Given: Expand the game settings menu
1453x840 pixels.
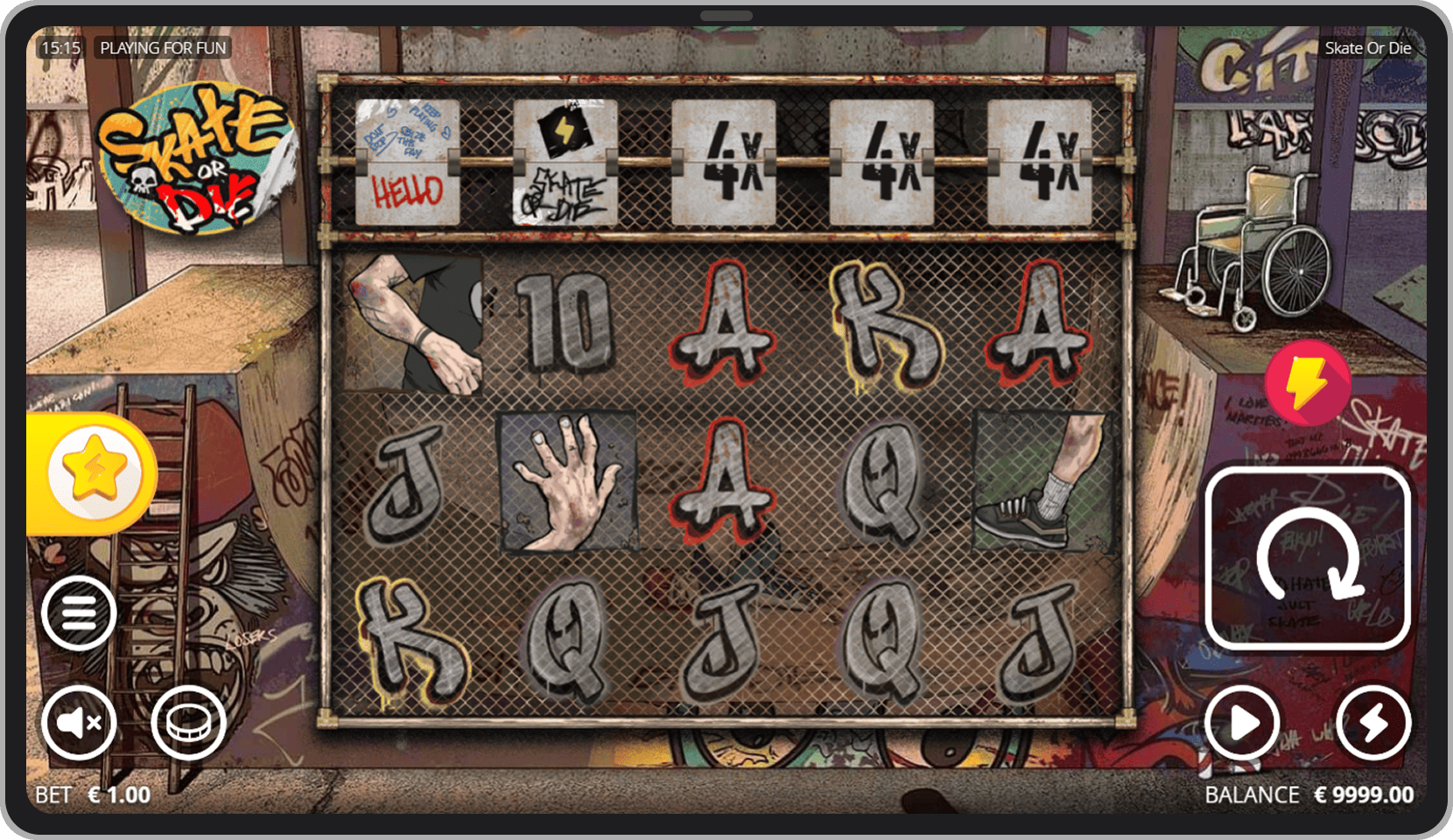Looking at the screenshot, I should click(79, 612).
